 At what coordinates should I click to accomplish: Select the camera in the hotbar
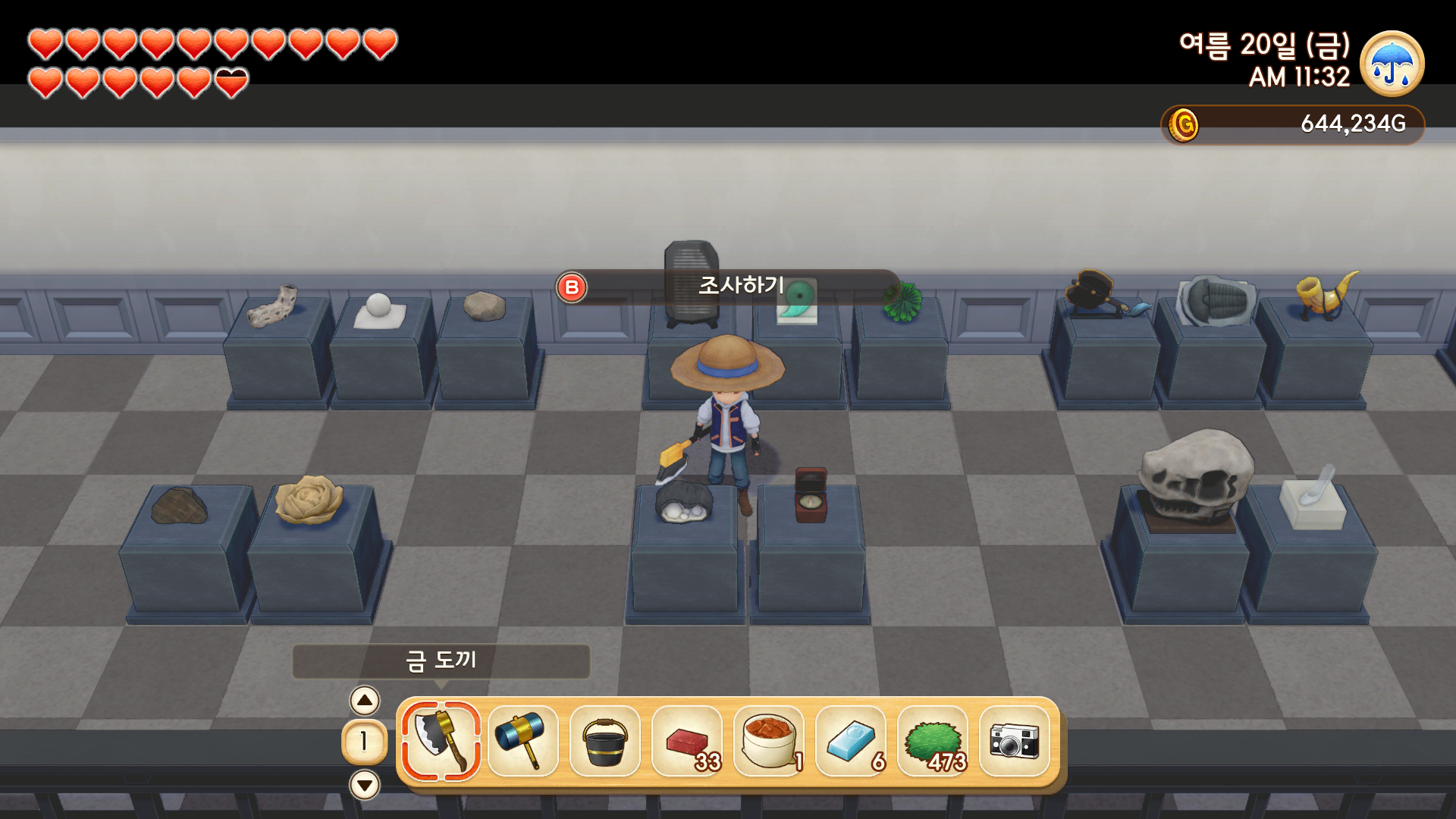point(1014,741)
